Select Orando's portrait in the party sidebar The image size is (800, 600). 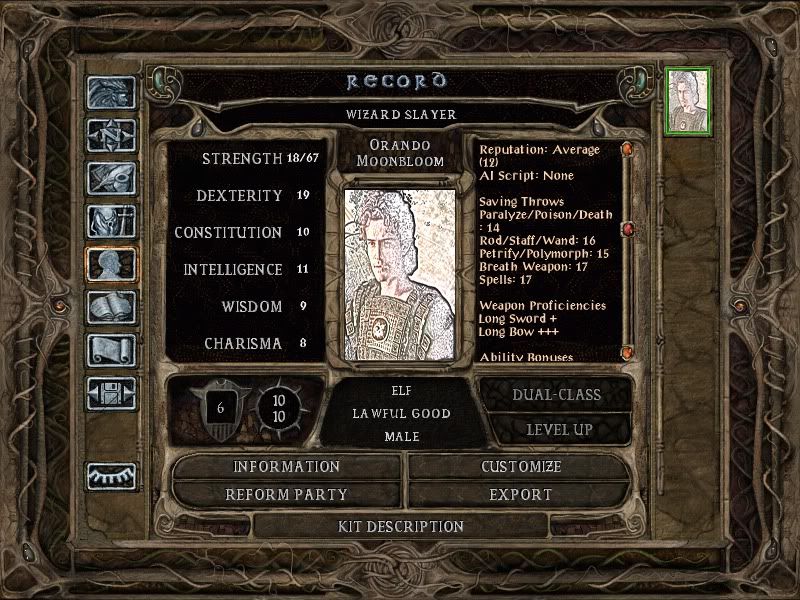[x=689, y=101]
